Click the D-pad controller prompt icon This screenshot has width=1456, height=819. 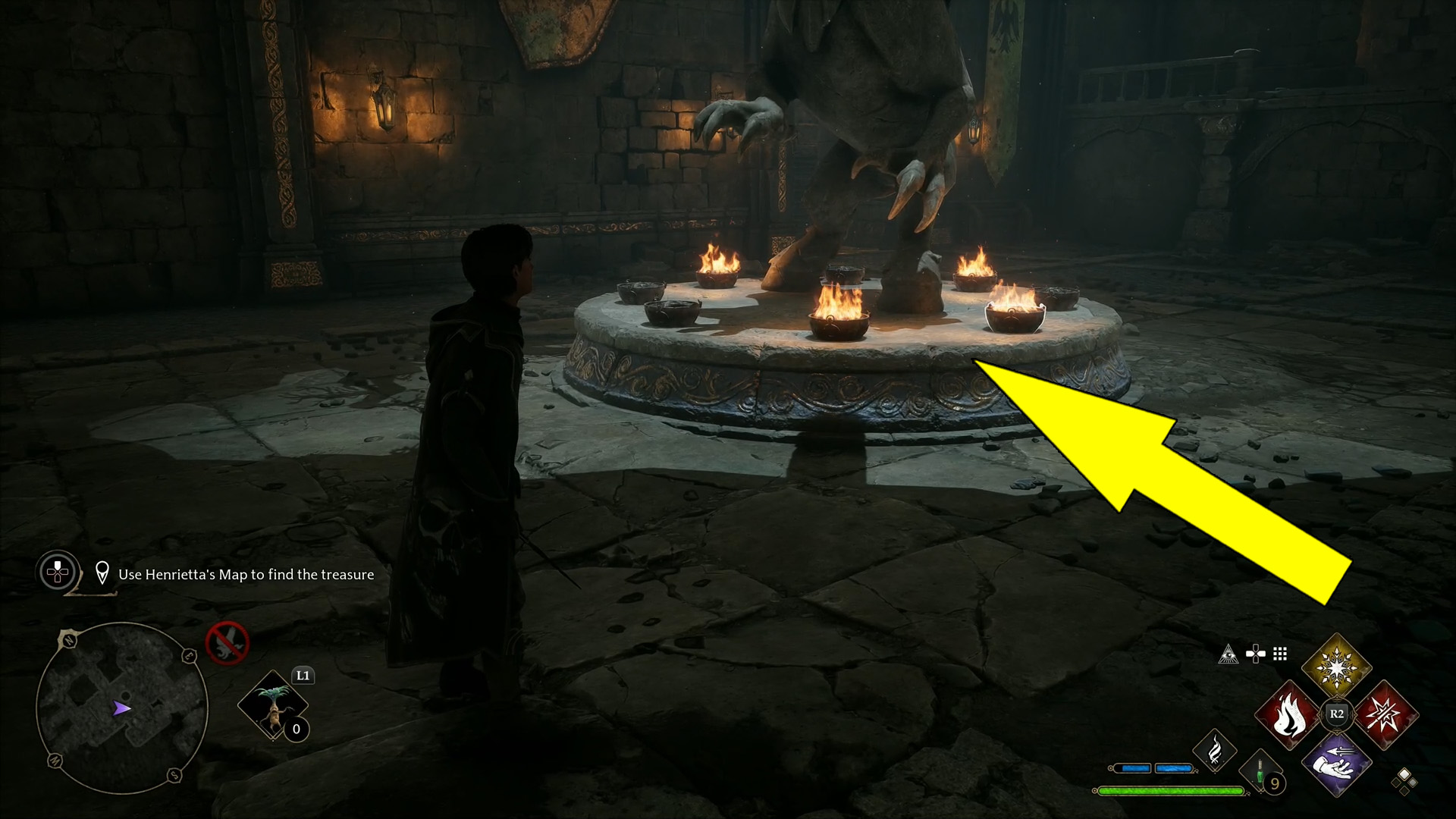1254,654
